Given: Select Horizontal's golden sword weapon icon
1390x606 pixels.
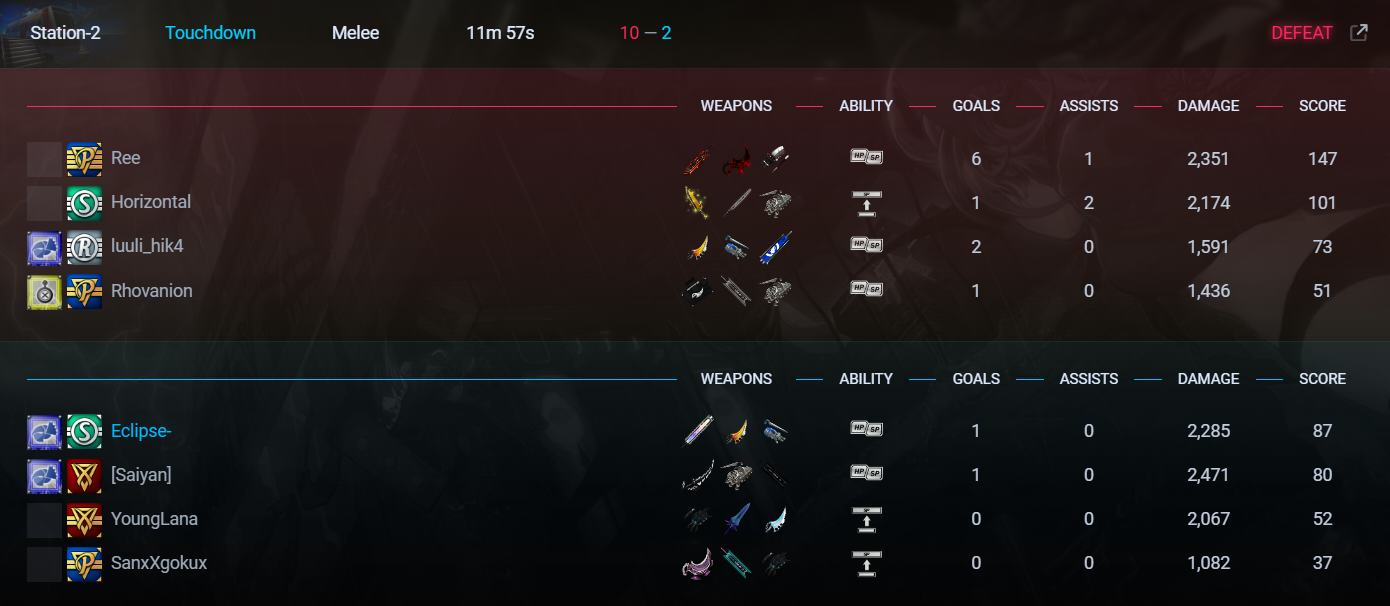Looking at the screenshot, I should pyautogui.click(x=697, y=202).
